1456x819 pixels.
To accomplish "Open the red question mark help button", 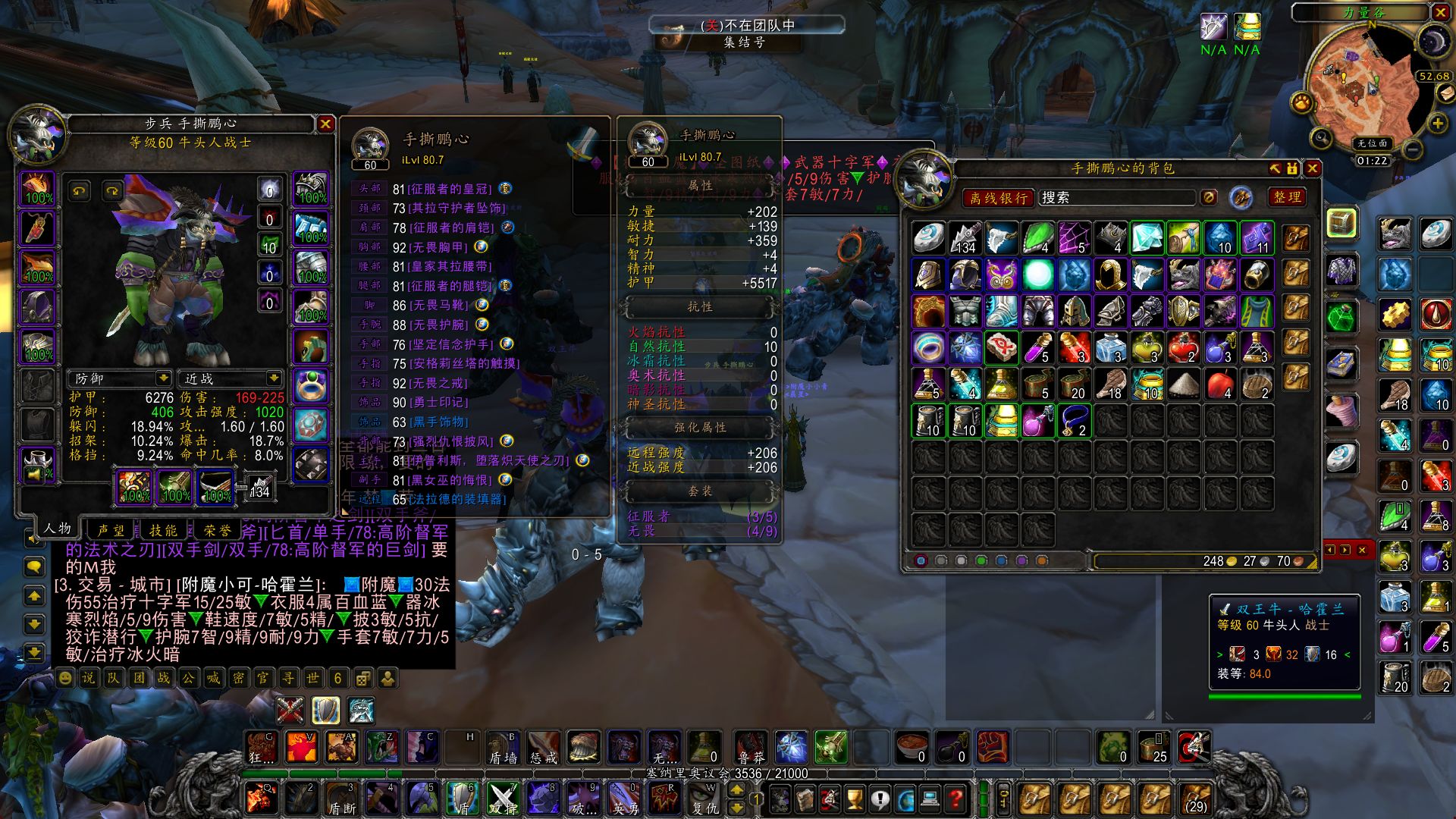I will [x=956, y=799].
